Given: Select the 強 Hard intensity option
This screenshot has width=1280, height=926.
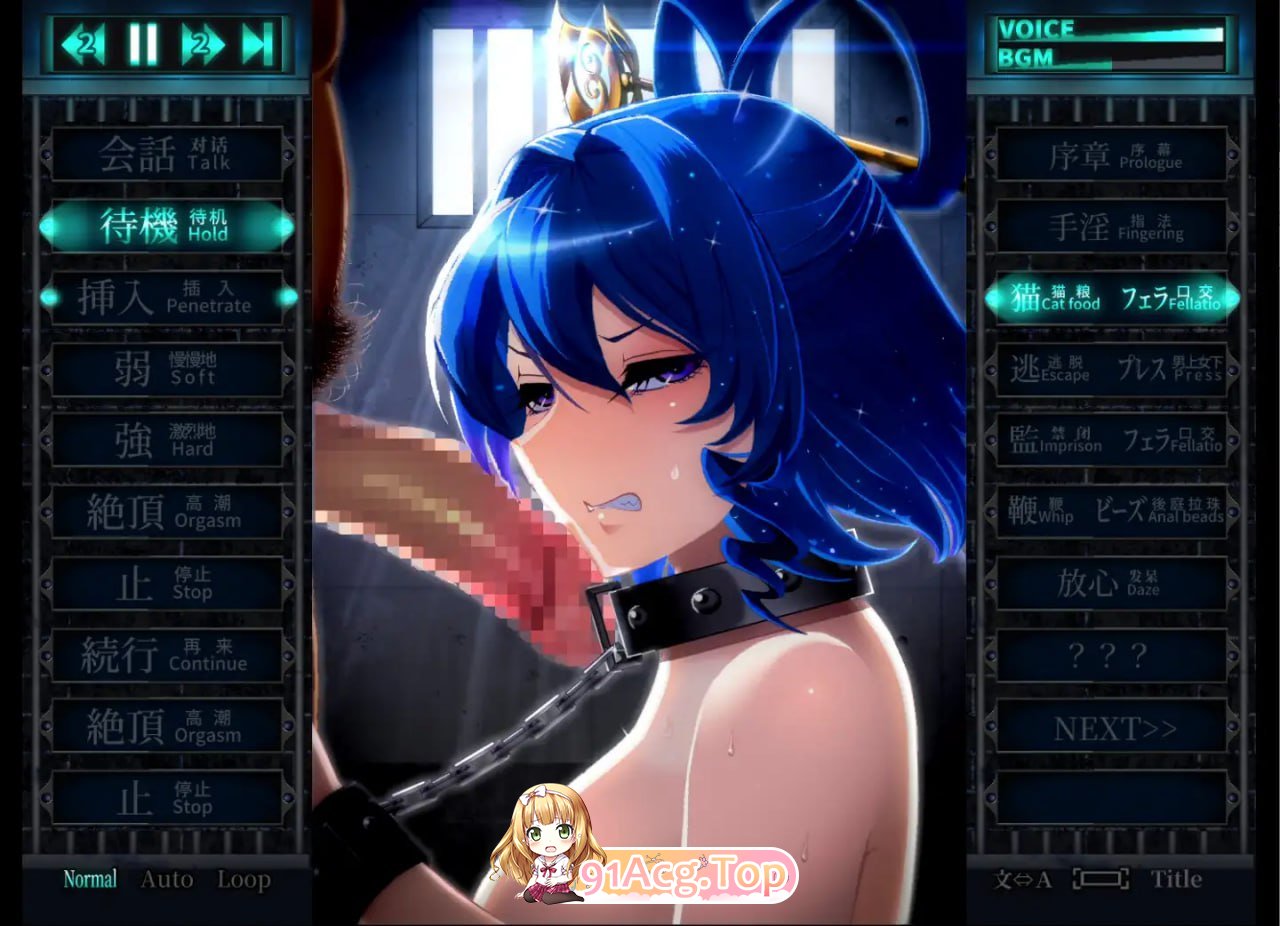Looking at the screenshot, I should coord(165,442).
